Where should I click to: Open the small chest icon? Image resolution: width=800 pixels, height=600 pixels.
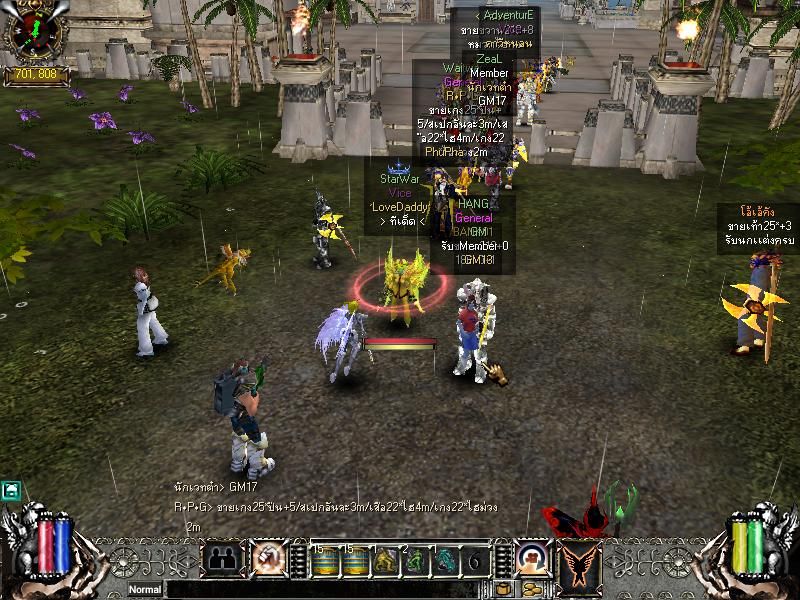pyautogui.click(x=503, y=589)
